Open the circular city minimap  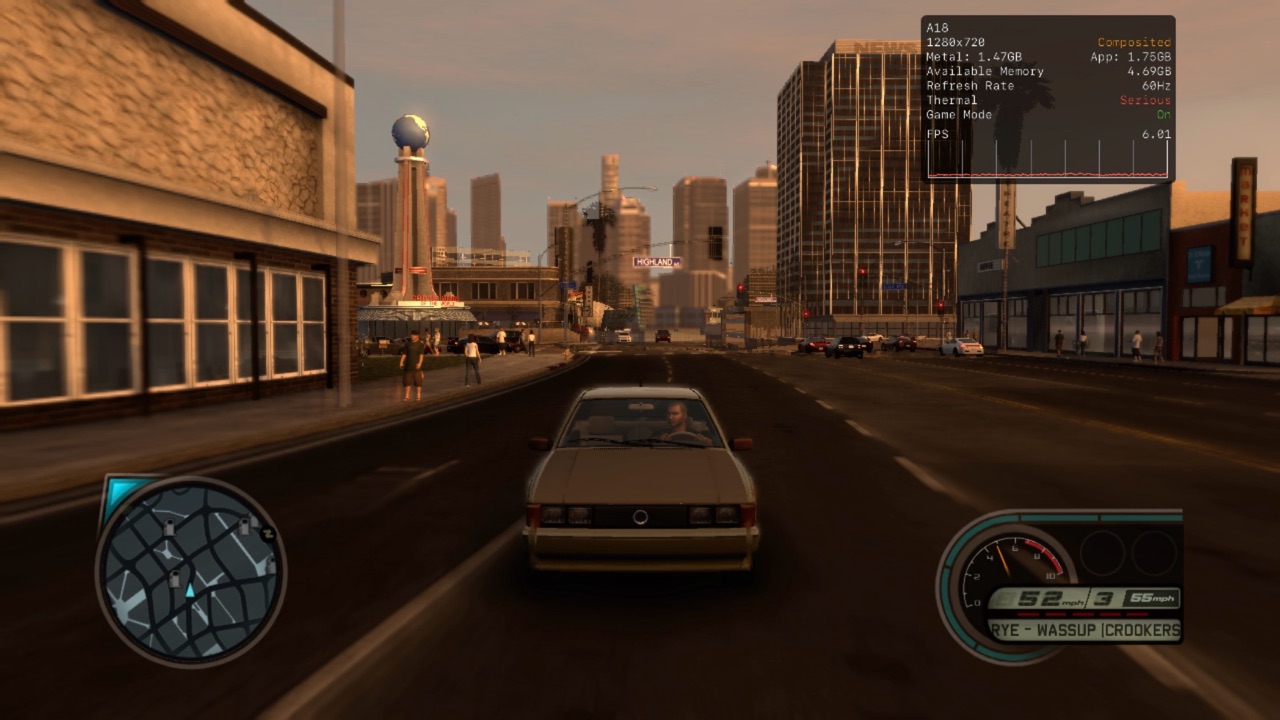tap(190, 571)
